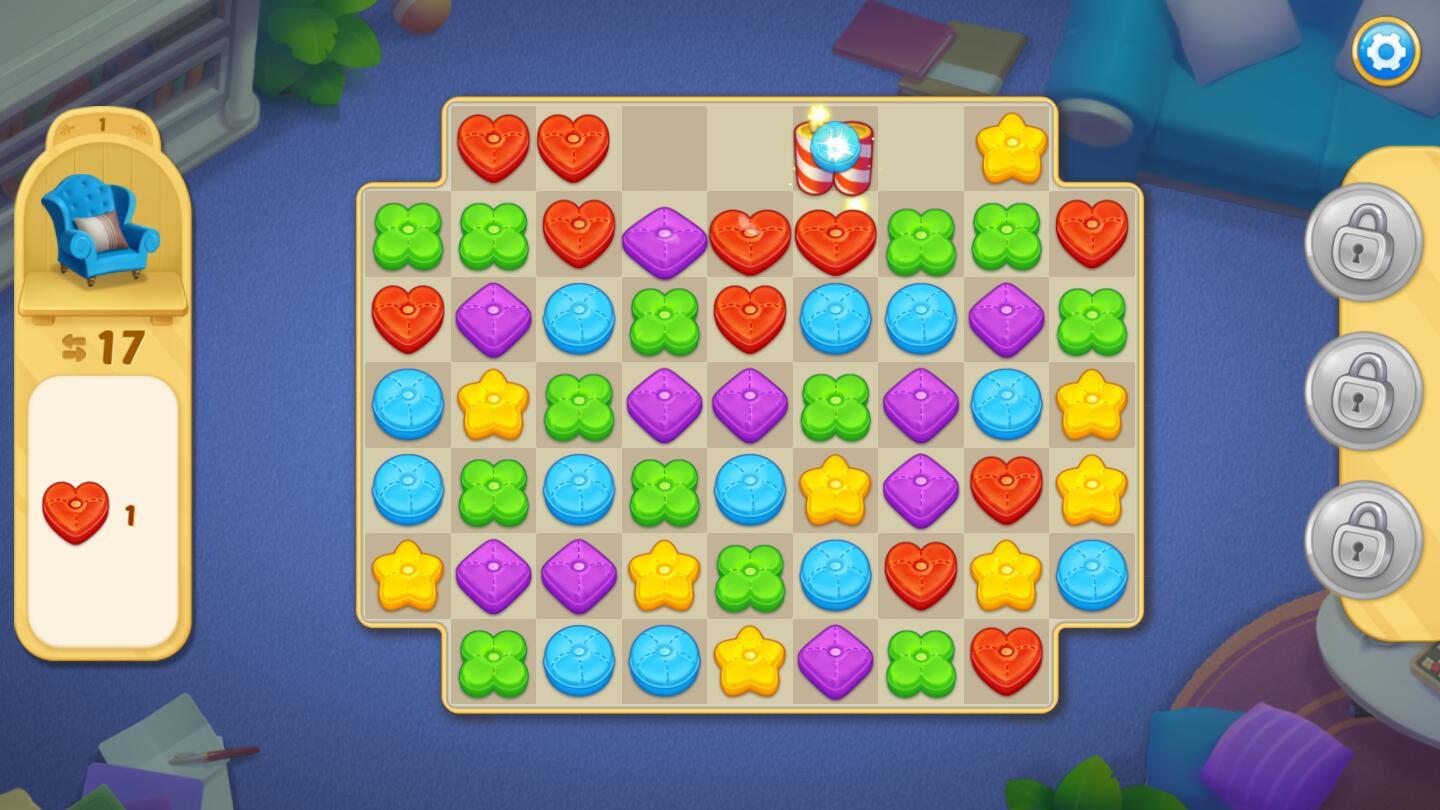Screen dimensions: 1440x810
Task: Open the settings gear menu
Action: click(x=1386, y=51)
